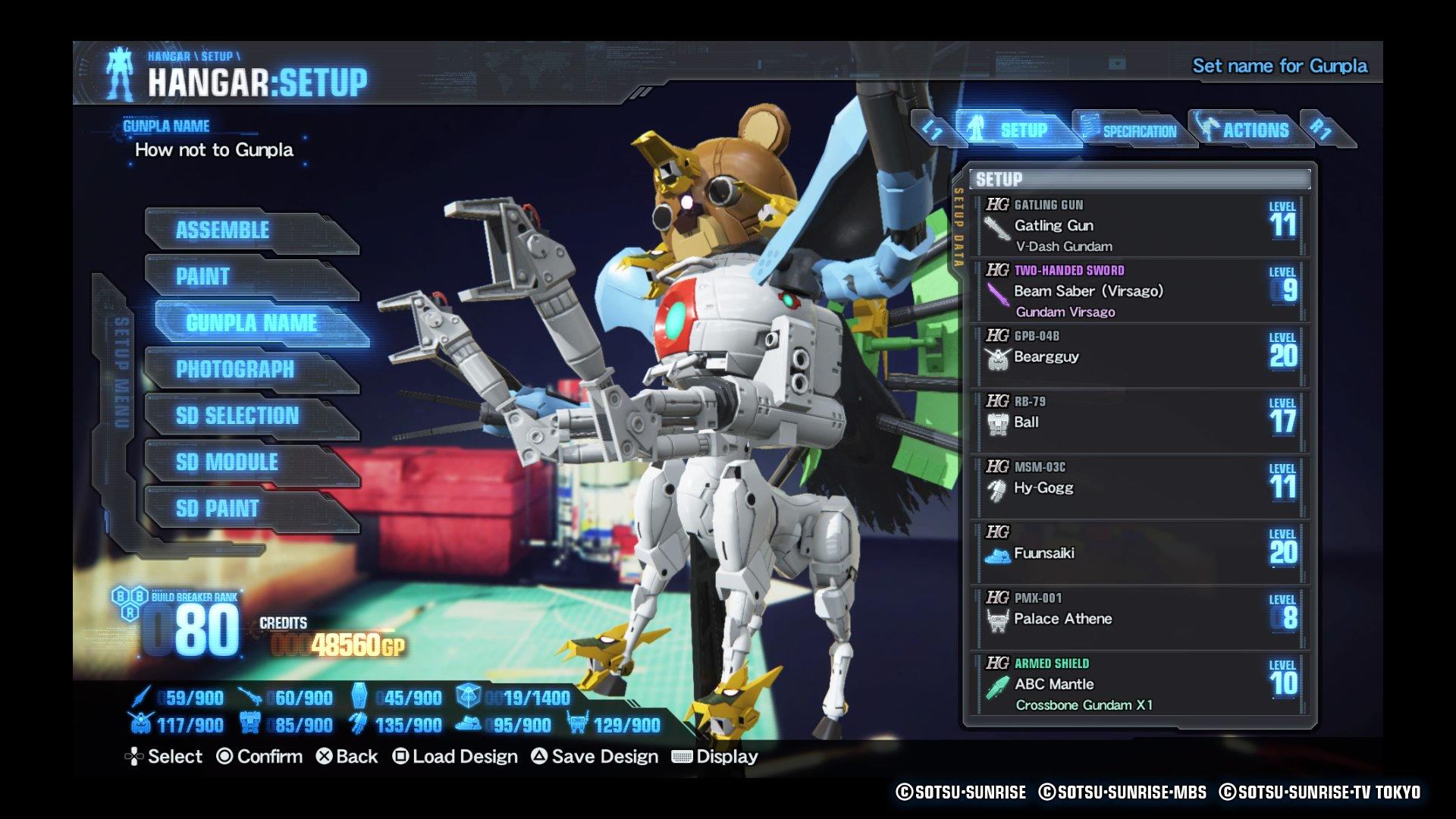
Task: Open the ASSEMBLE menu option
Action: (x=224, y=230)
